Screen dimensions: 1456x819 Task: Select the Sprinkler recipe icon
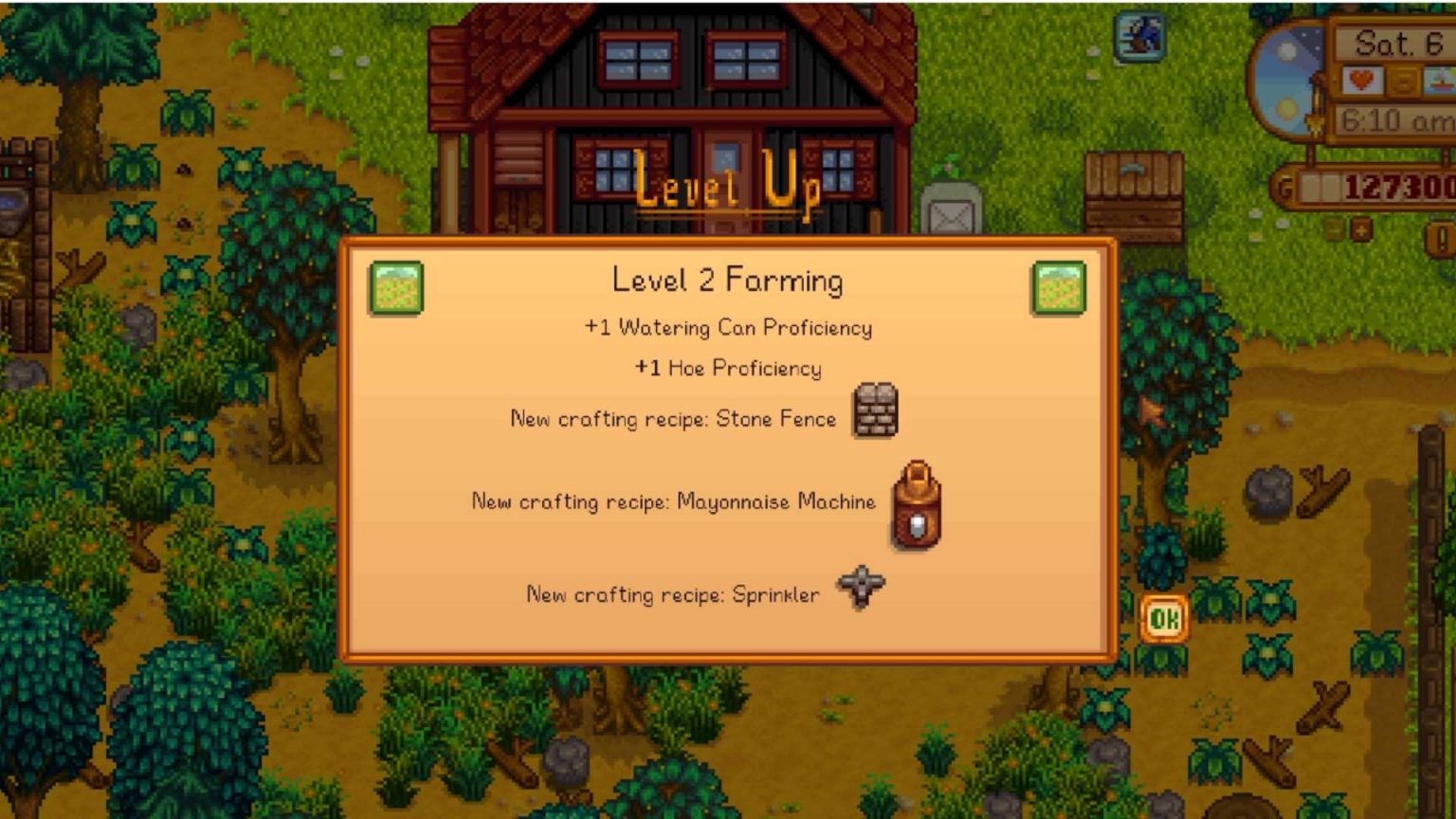859,586
